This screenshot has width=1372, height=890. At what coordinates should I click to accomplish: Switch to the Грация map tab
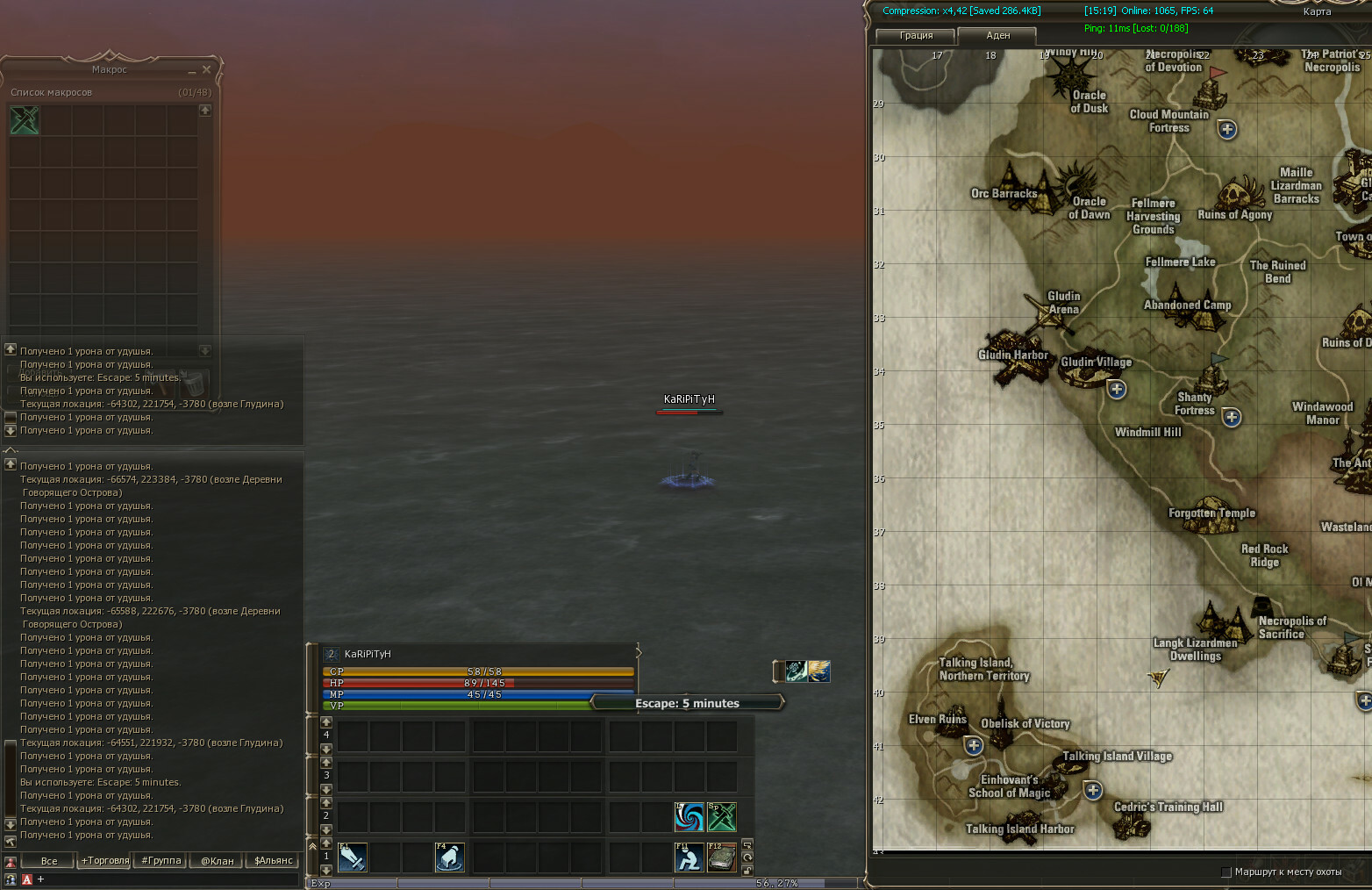[916, 36]
